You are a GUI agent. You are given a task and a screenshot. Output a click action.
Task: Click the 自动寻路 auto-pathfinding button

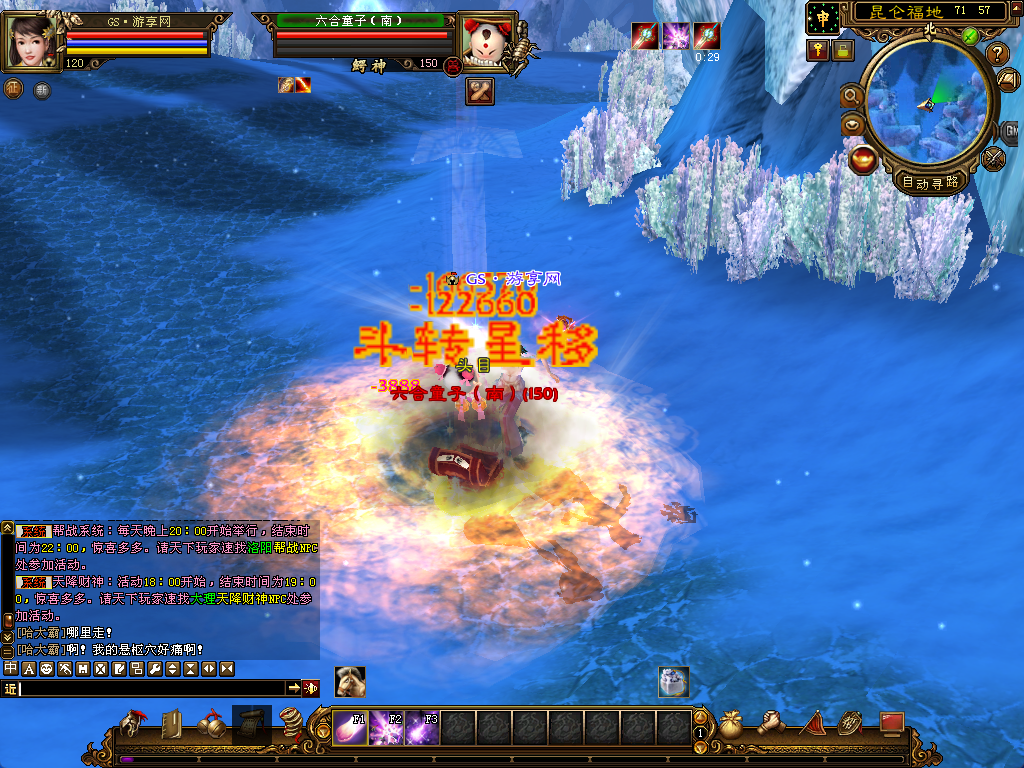pos(930,182)
